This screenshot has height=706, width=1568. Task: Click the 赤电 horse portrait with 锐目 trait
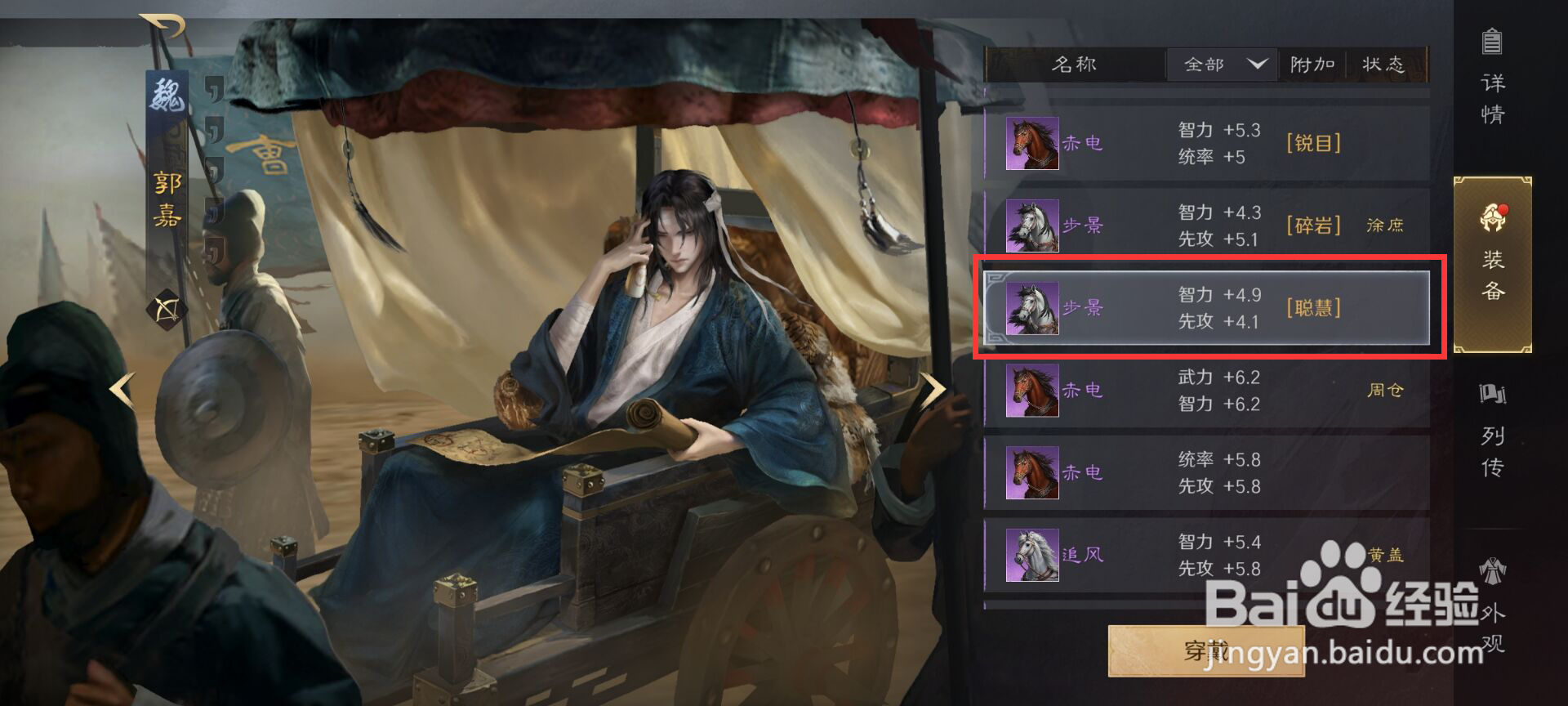coord(1031,141)
